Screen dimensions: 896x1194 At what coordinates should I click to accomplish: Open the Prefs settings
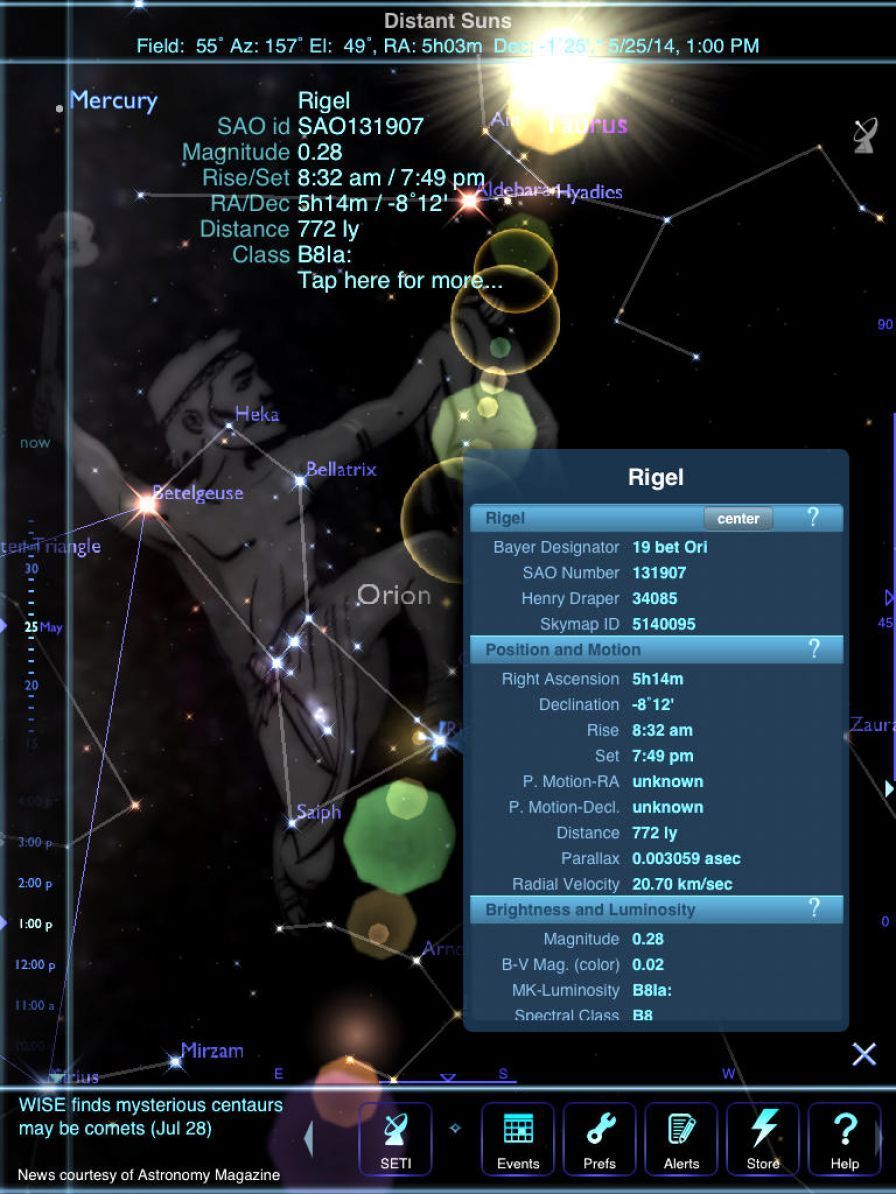pos(599,1138)
